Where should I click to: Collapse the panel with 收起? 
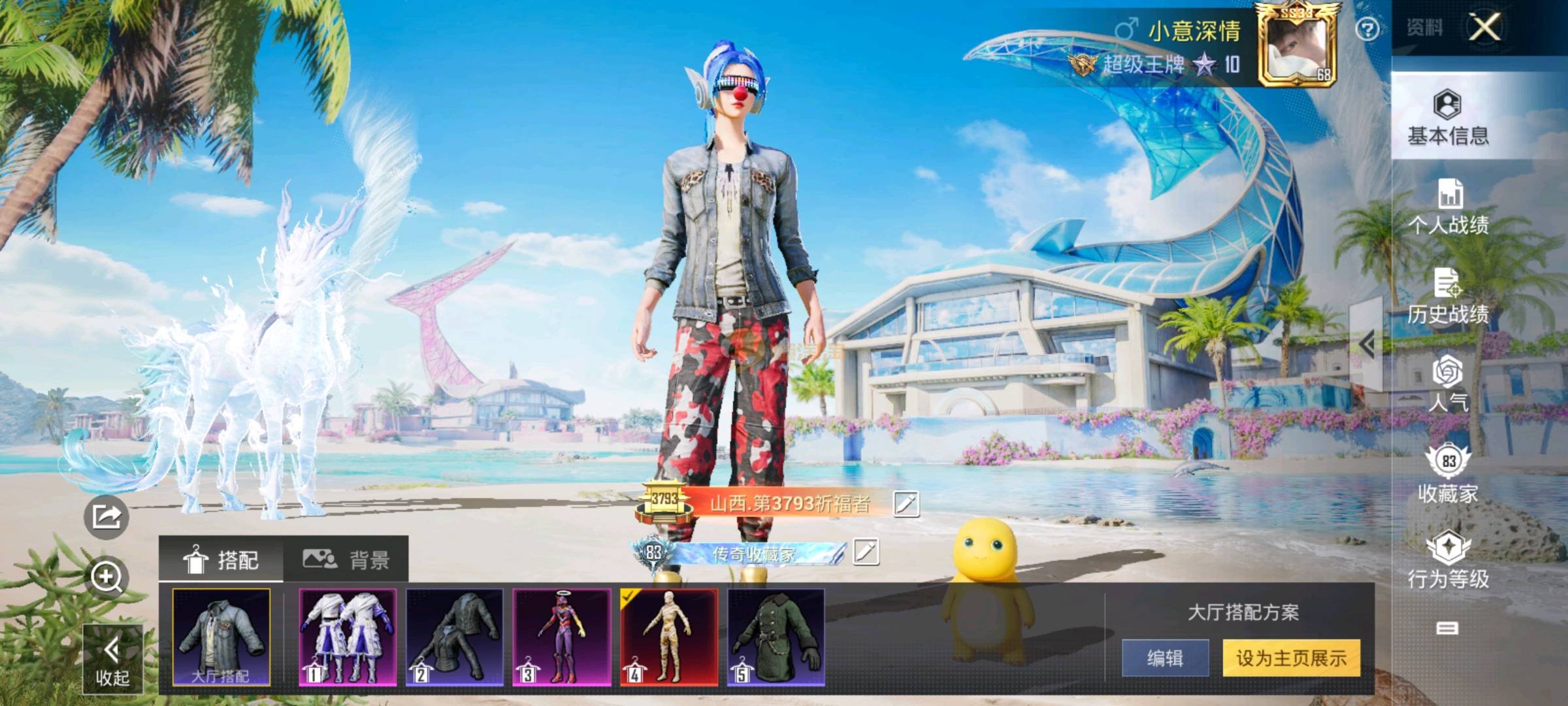tap(112, 659)
